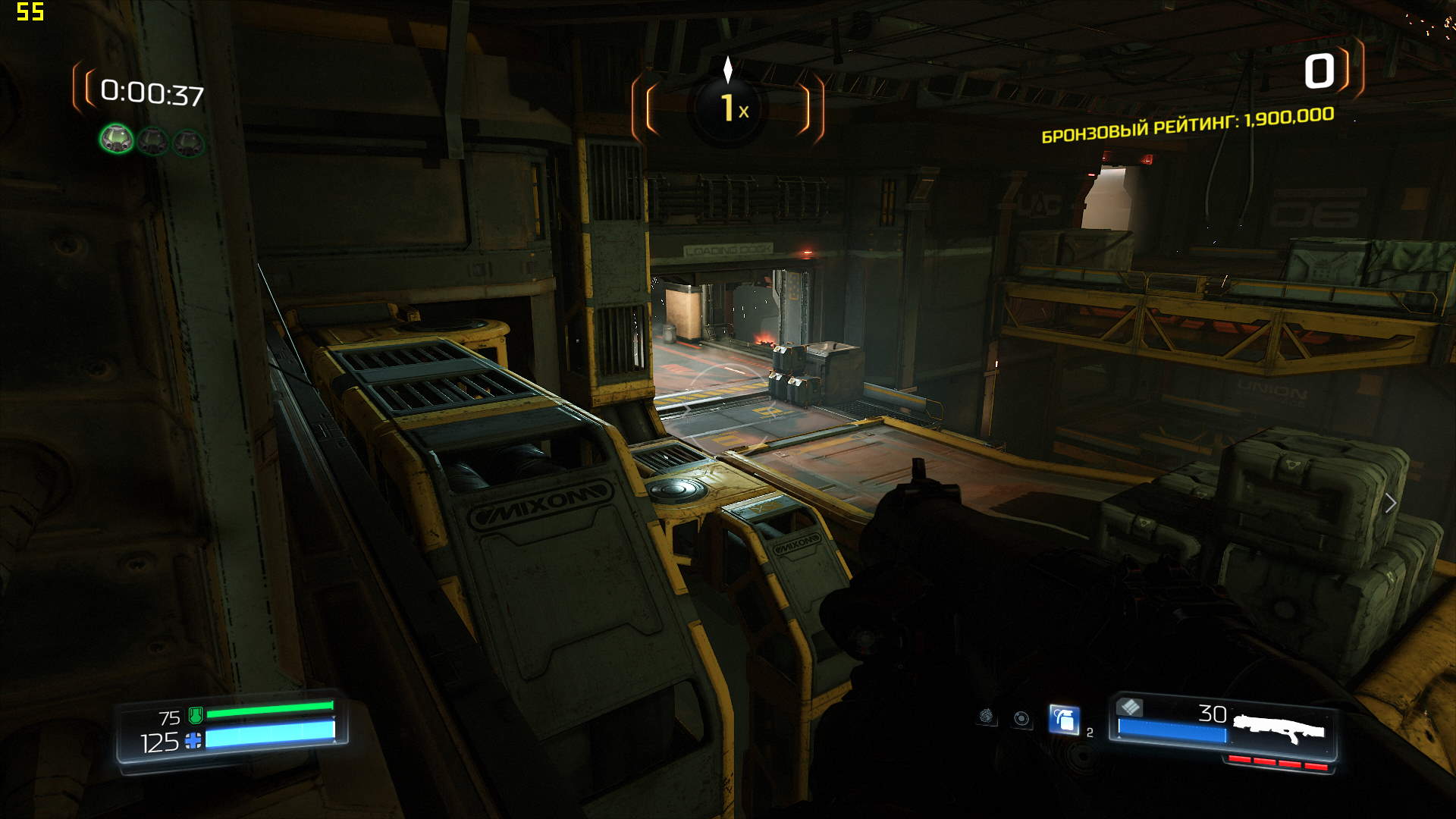Click the bright green helmet life icon
1456x819 pixels.
click(117, 139)
